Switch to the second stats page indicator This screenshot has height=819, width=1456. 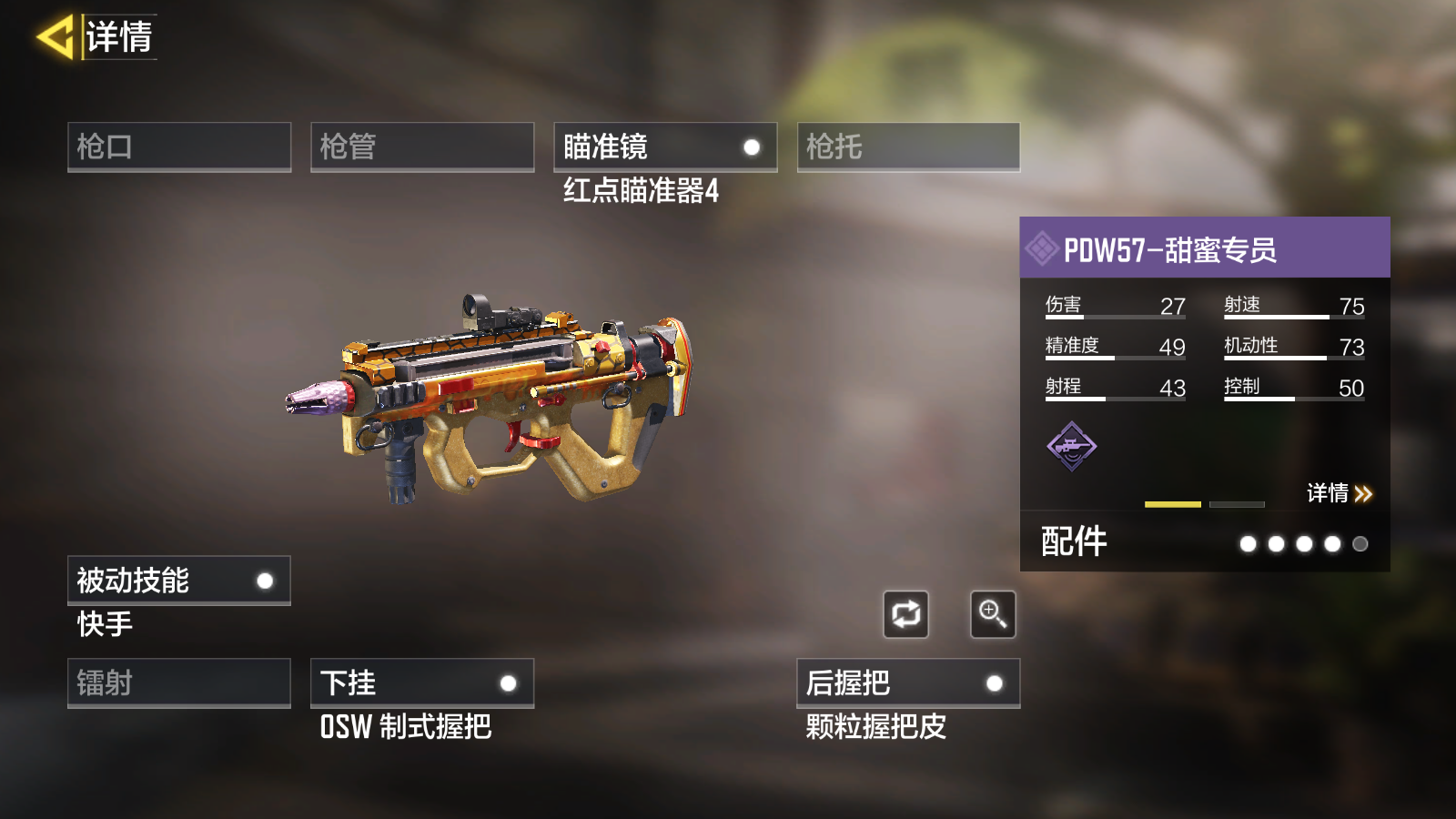(x=1237, y=504)
